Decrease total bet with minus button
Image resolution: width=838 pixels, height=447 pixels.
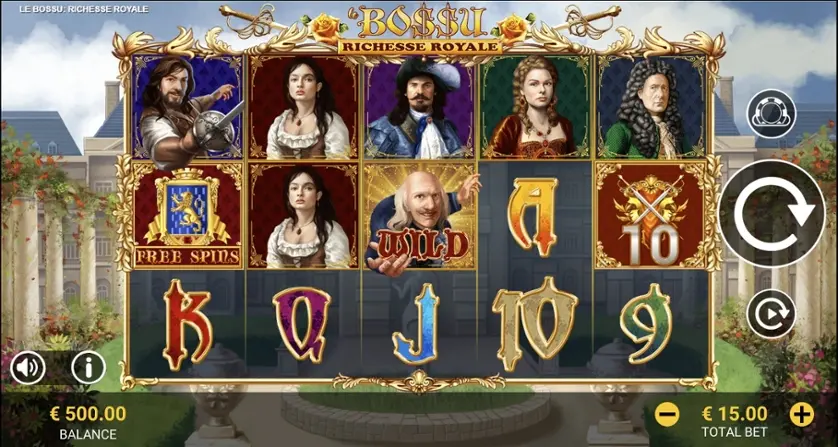pyautogui.click(x=668, y=413)
